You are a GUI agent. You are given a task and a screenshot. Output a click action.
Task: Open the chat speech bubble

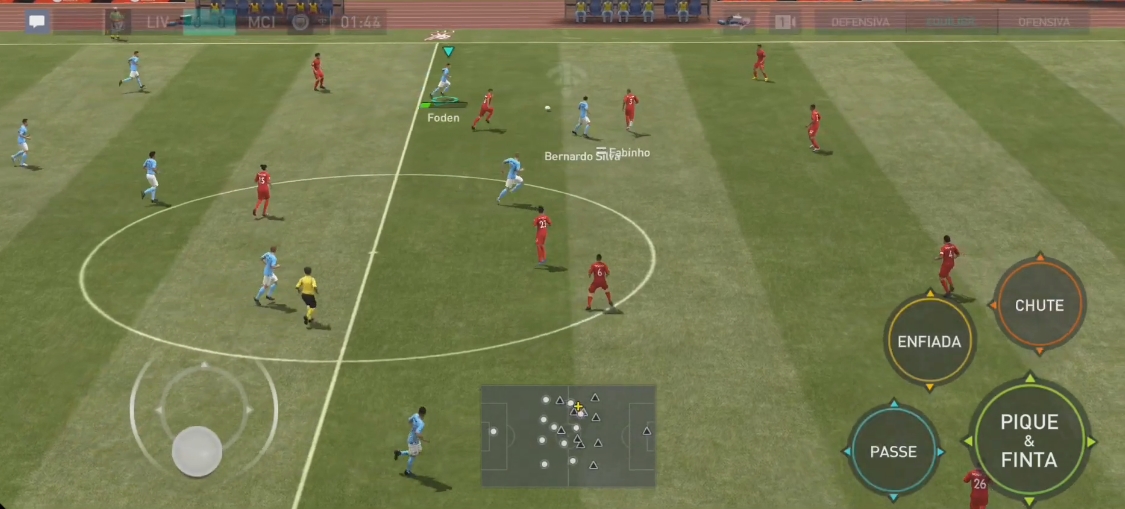click(x=37, y=21)
